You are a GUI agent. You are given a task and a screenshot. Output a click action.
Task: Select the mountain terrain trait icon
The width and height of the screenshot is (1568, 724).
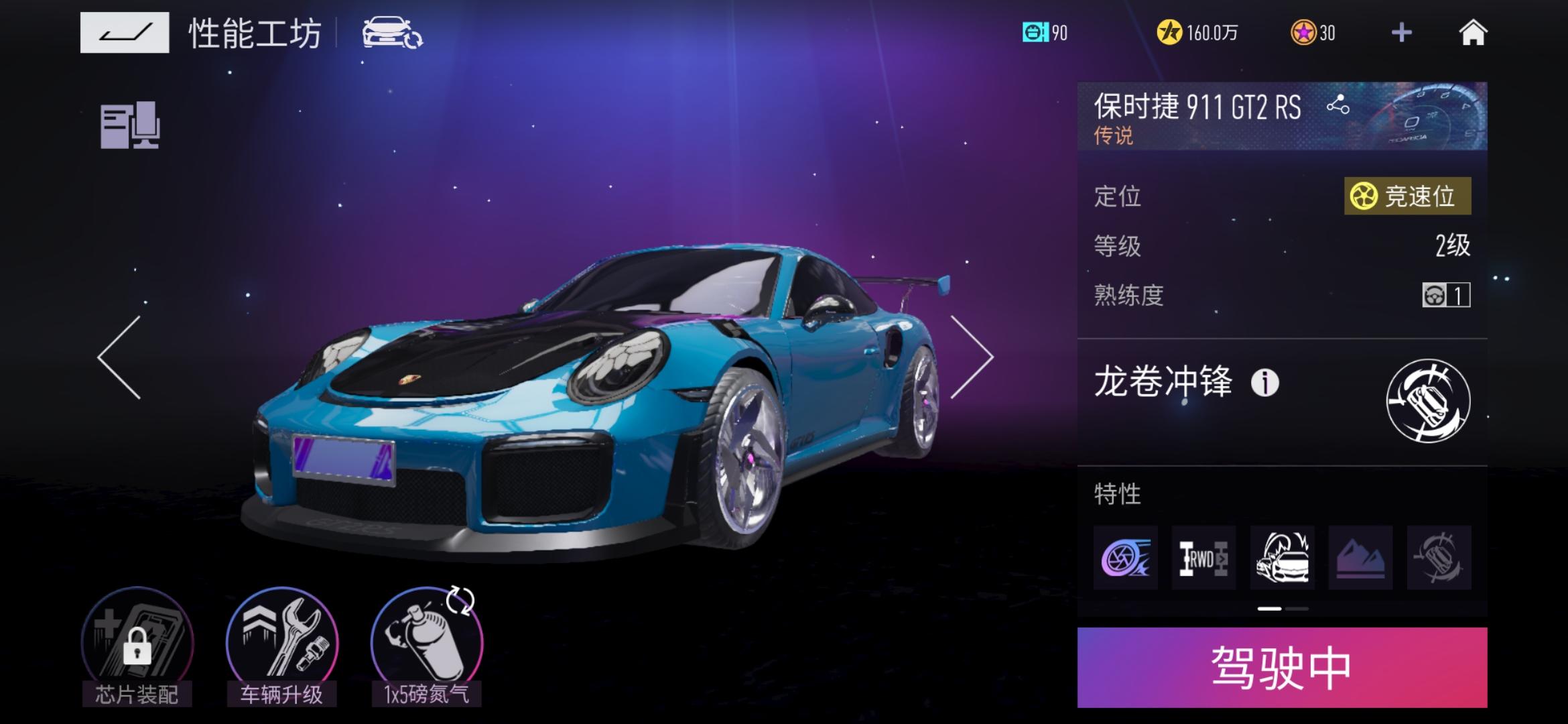tap(1360, 558)
